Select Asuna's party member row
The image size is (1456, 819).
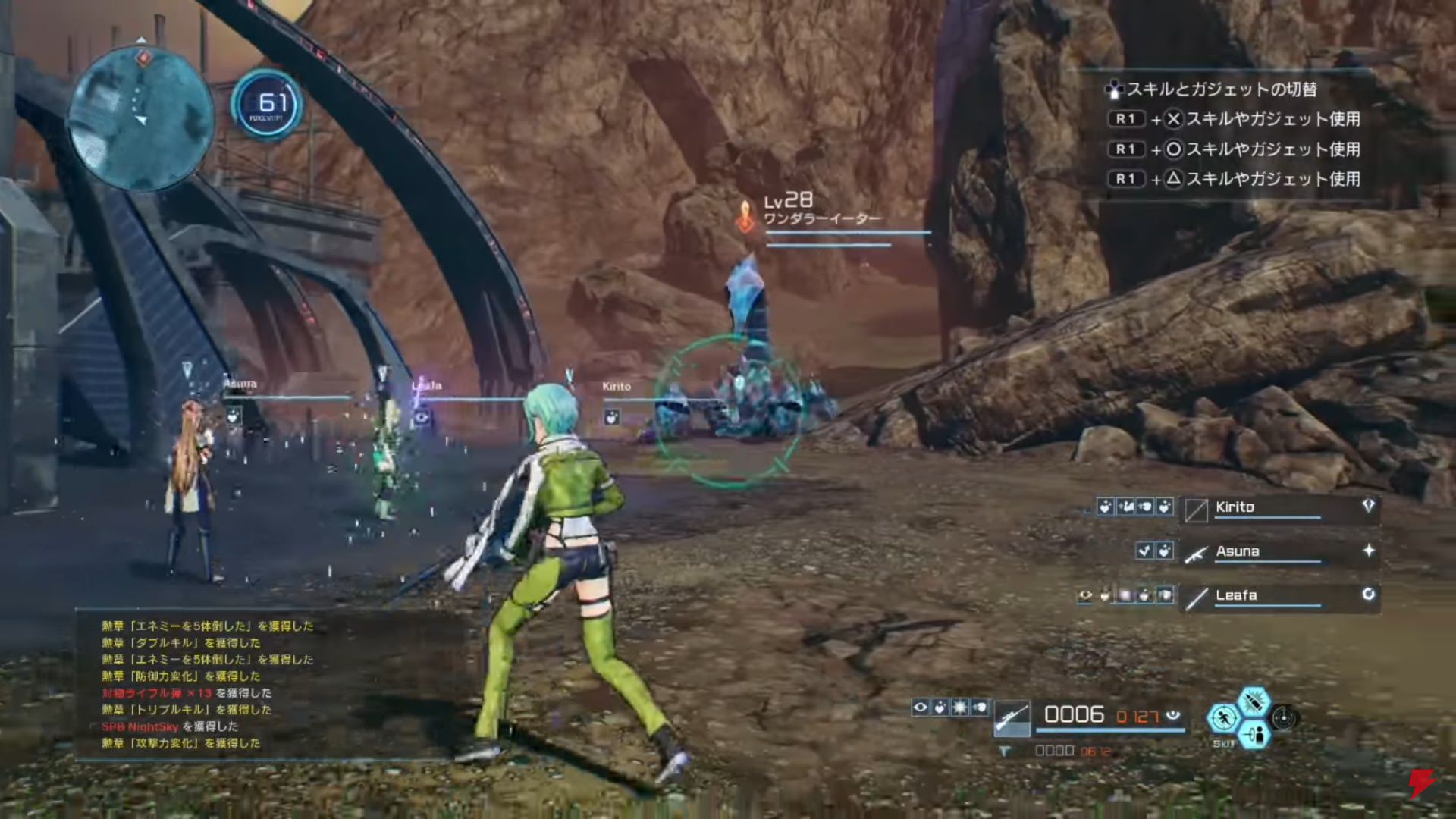pos(1280,552)
